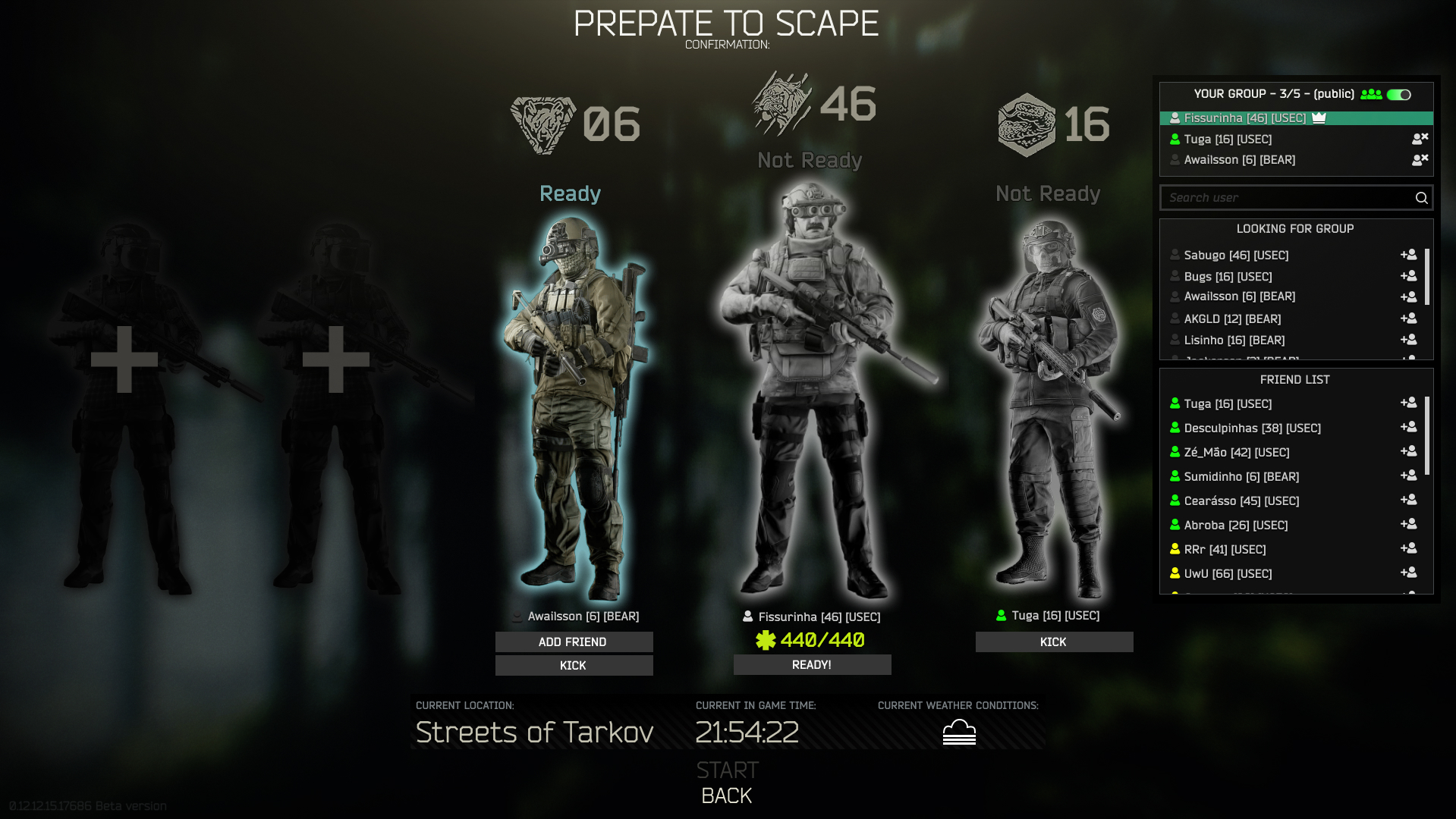
Task: Click the add-player icon next to Lisinho
Action: pyautogui.click(x=1409, y=340)
